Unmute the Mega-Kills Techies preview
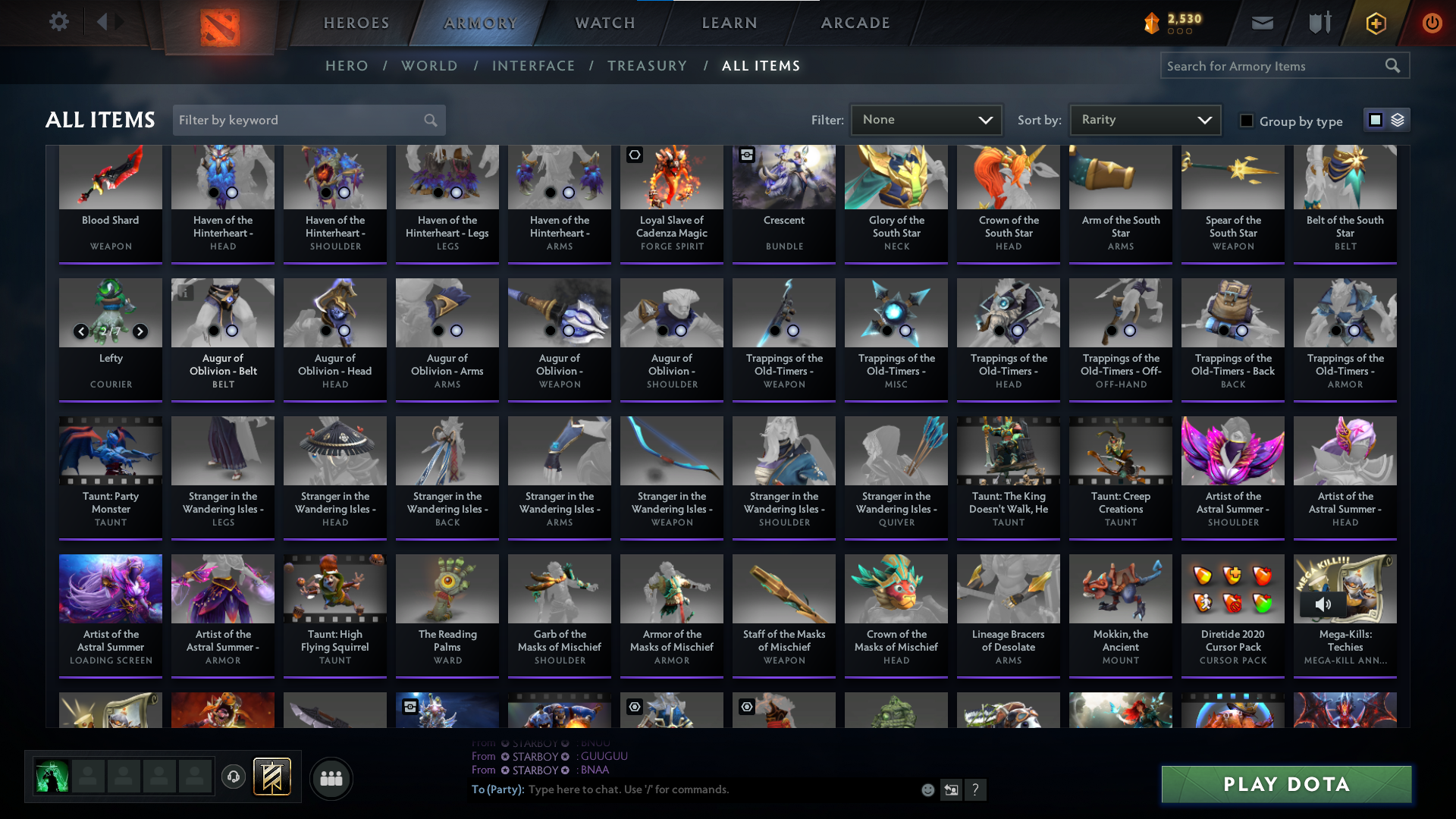 click(1325, 604)
